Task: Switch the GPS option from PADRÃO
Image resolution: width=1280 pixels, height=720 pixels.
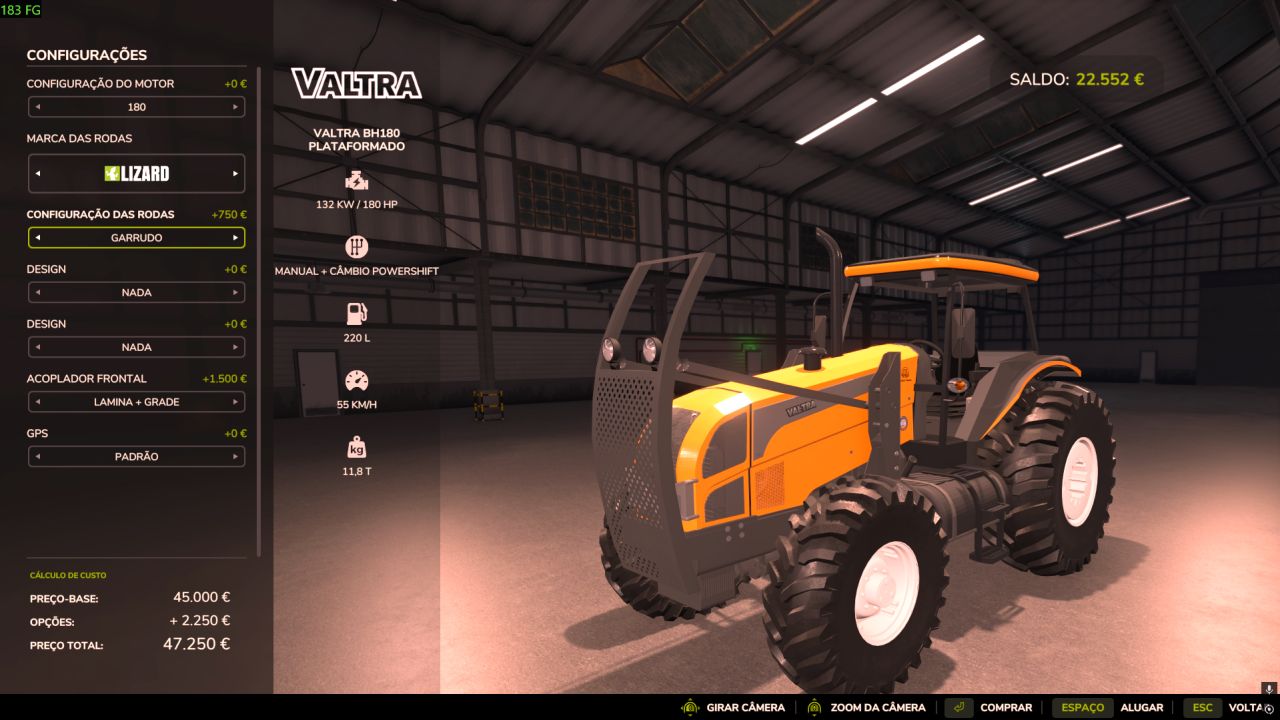Action: [237, 456]
